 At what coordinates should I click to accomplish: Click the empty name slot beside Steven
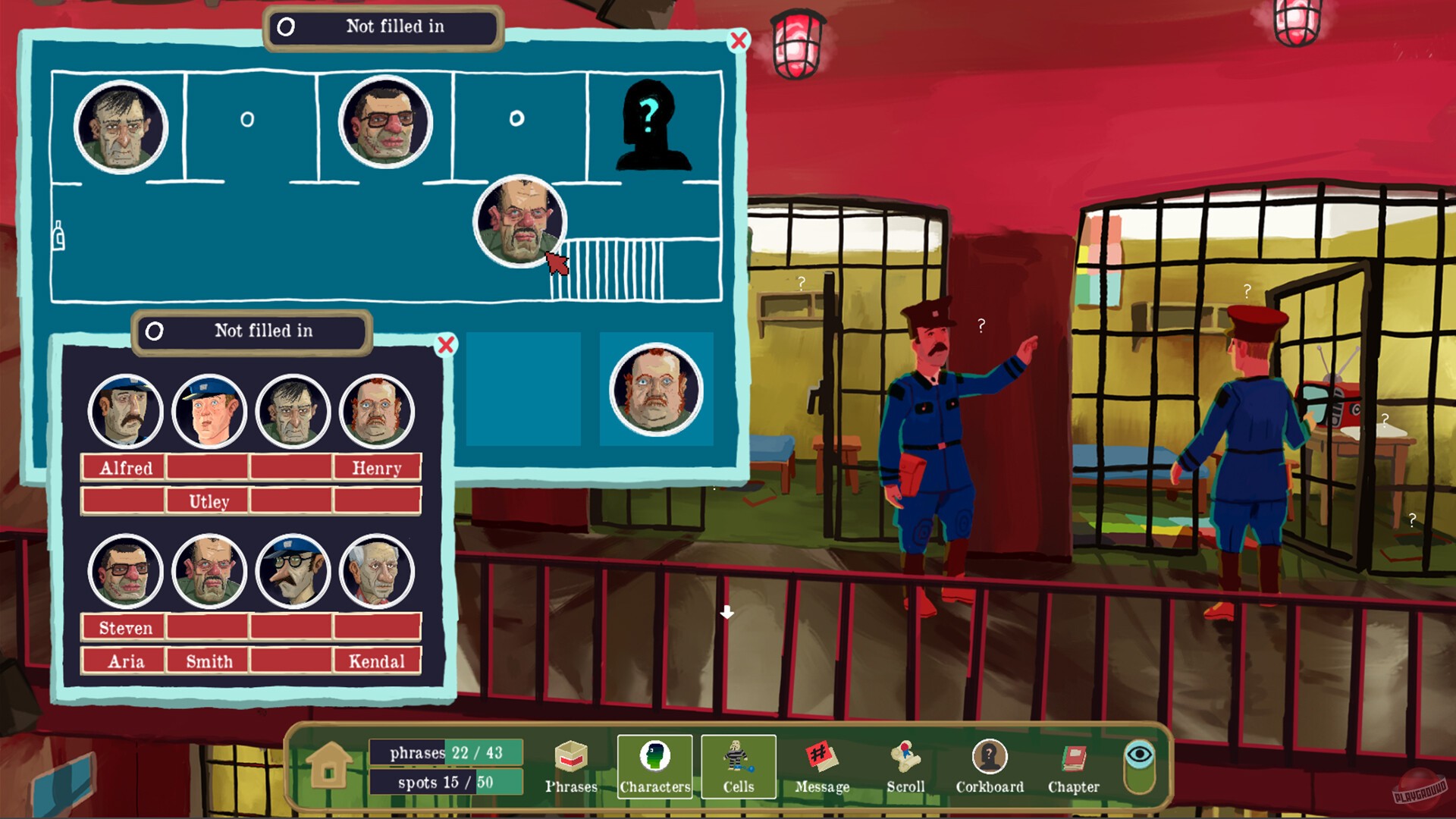point(208,627)
